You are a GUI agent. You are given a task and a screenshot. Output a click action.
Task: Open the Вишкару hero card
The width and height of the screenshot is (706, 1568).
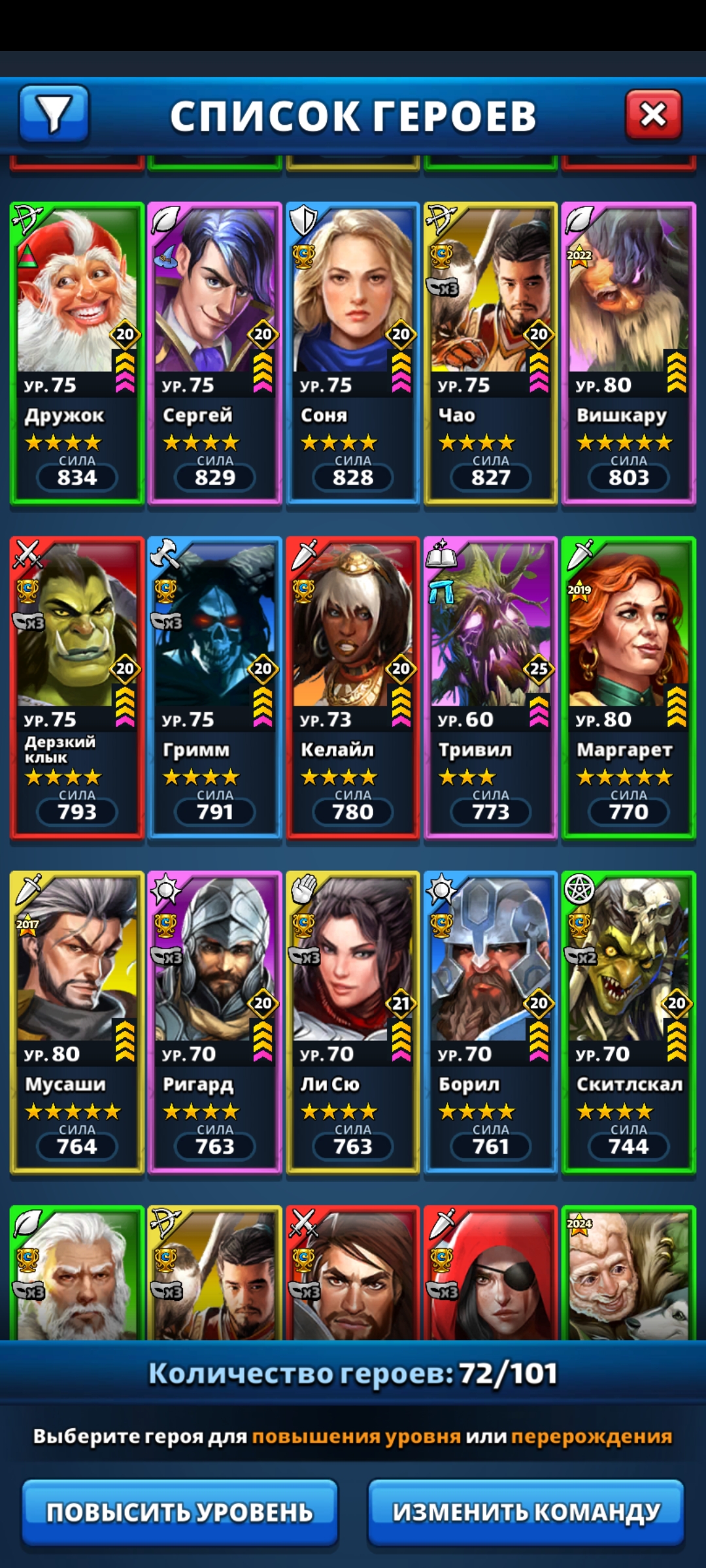(x=628, y=353)
